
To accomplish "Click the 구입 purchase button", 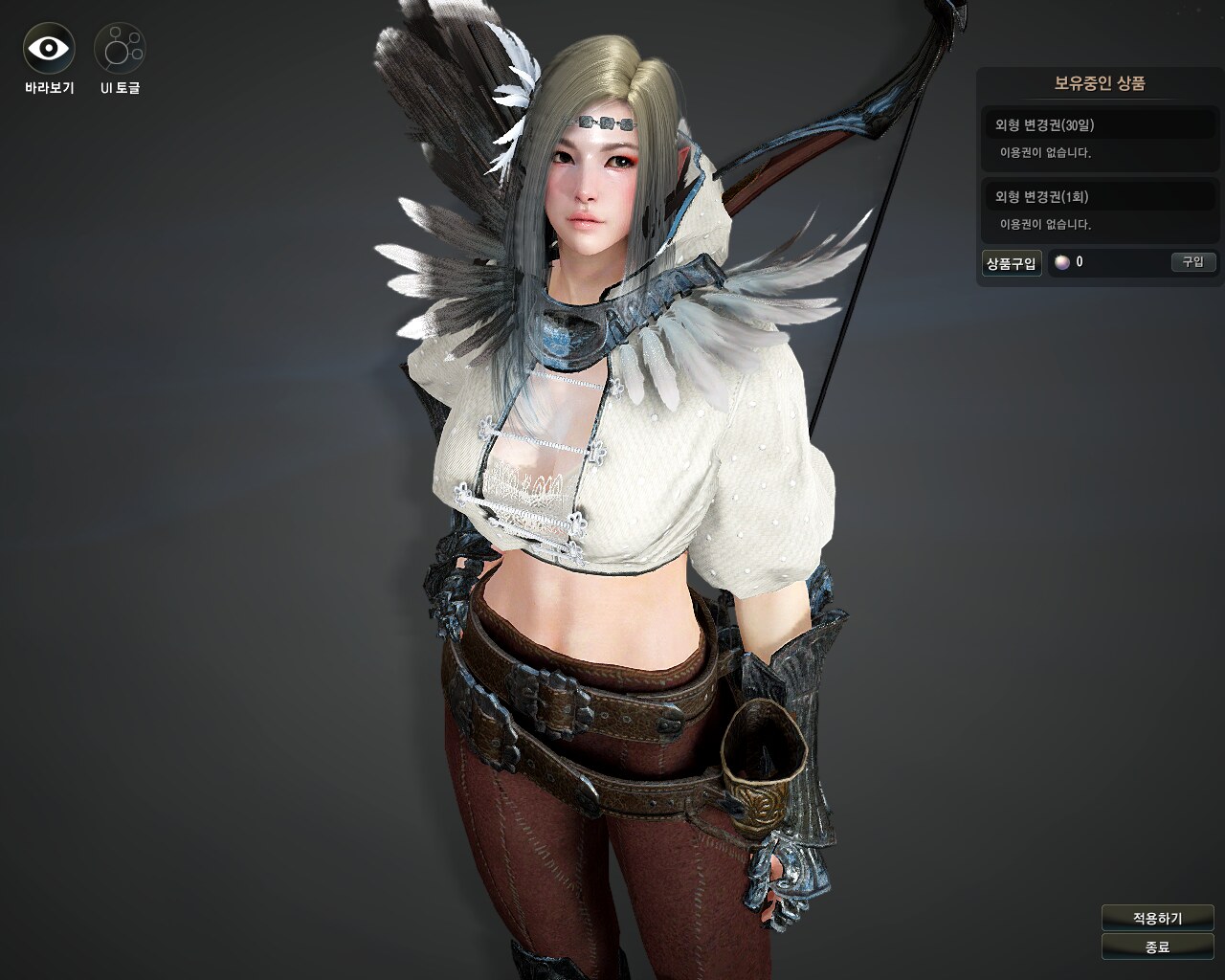I will 1192,262.
